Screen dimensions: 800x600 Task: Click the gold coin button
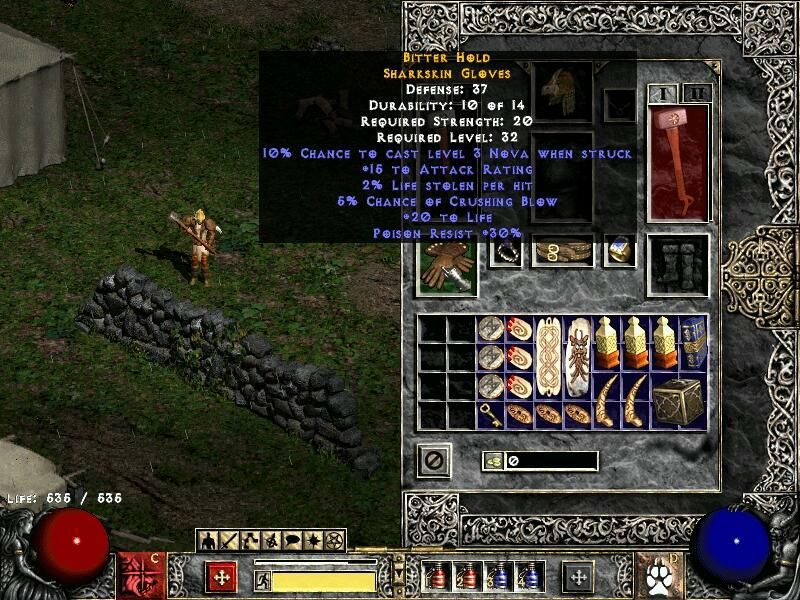coord(492,461)
